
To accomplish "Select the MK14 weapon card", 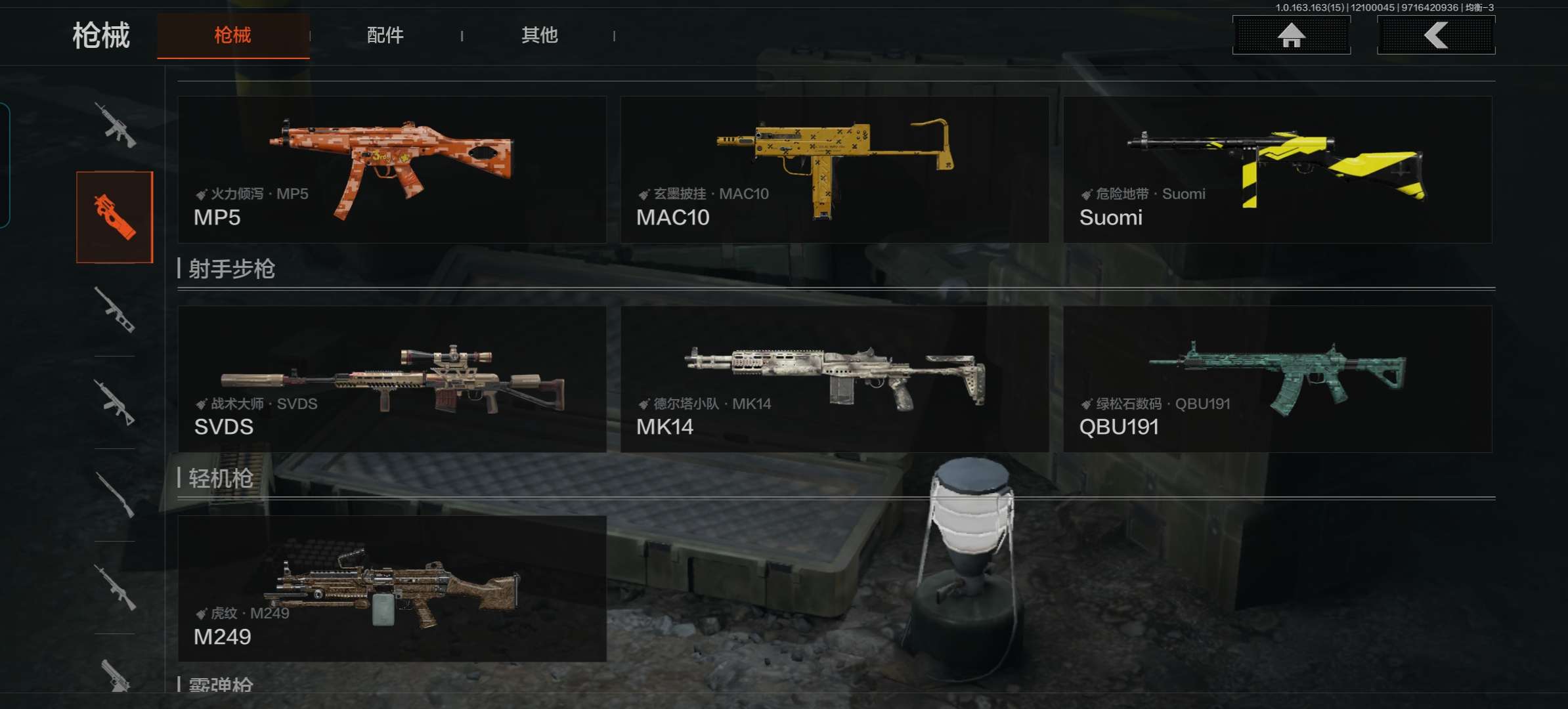I will pyautogui.click(x=834, y=379).
